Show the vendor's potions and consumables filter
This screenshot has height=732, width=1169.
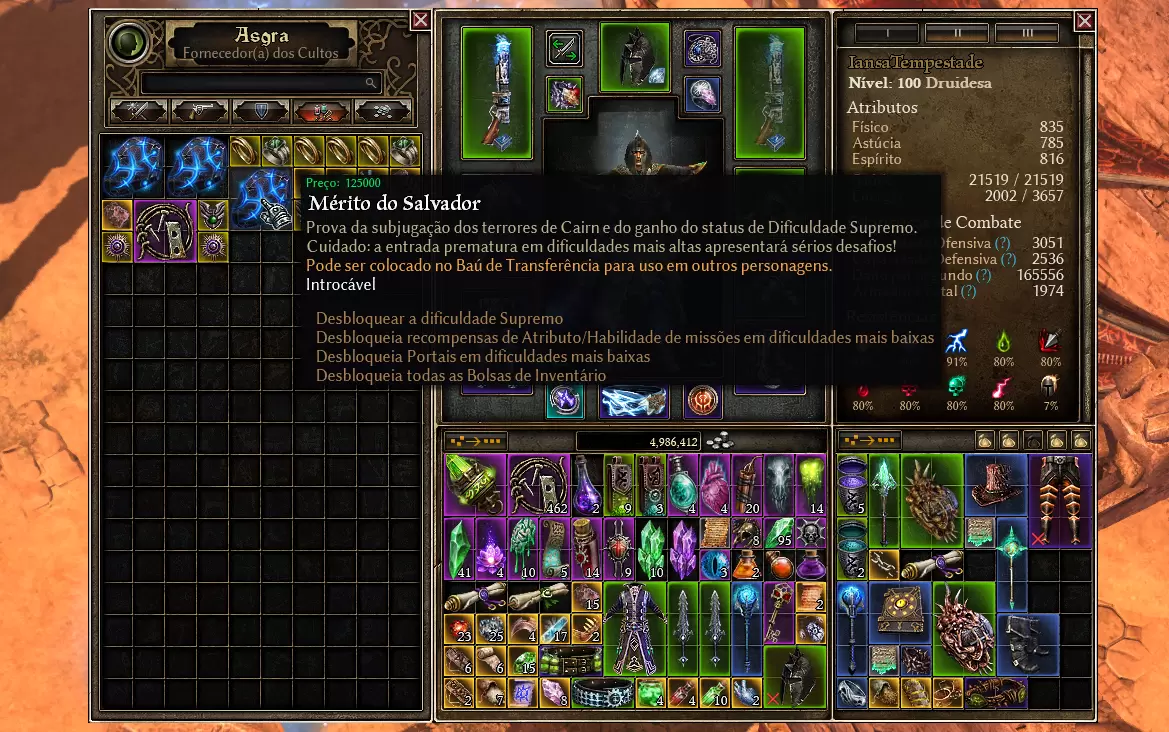(x=321, y=110)
